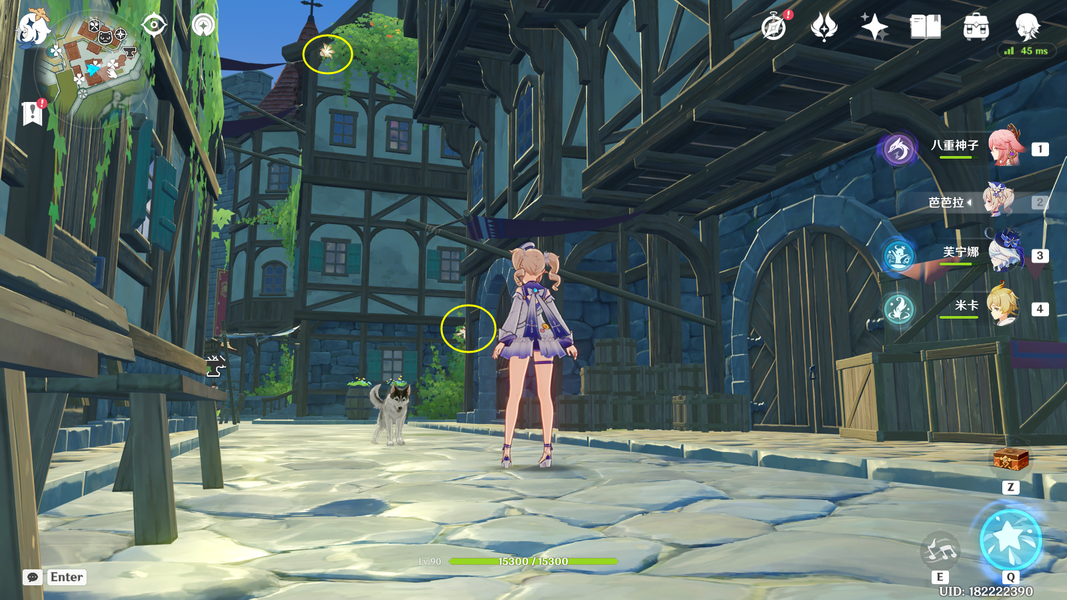Use the treasure chest gadget icon

1011,460
